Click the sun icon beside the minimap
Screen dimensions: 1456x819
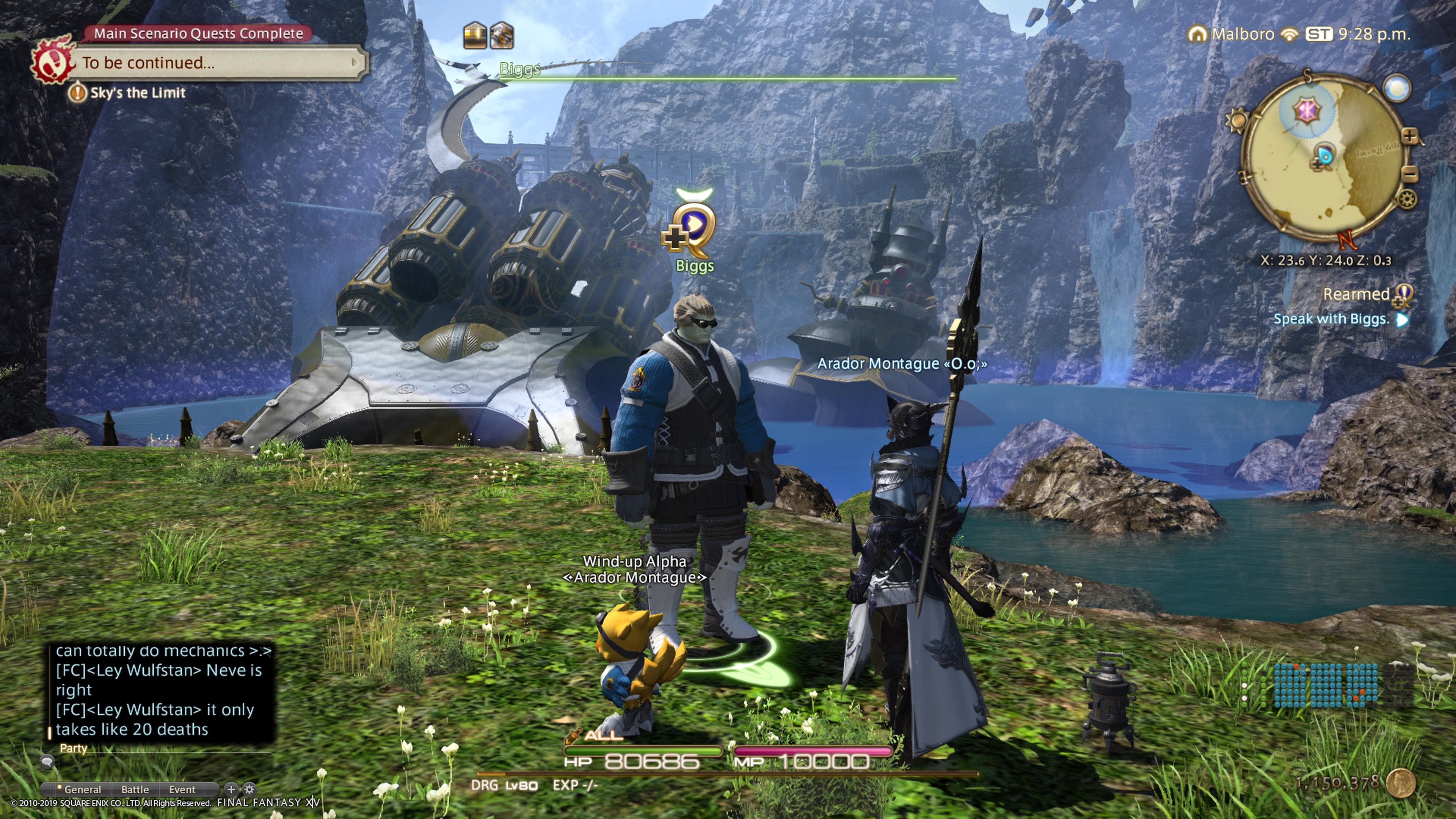(1237, 121)
